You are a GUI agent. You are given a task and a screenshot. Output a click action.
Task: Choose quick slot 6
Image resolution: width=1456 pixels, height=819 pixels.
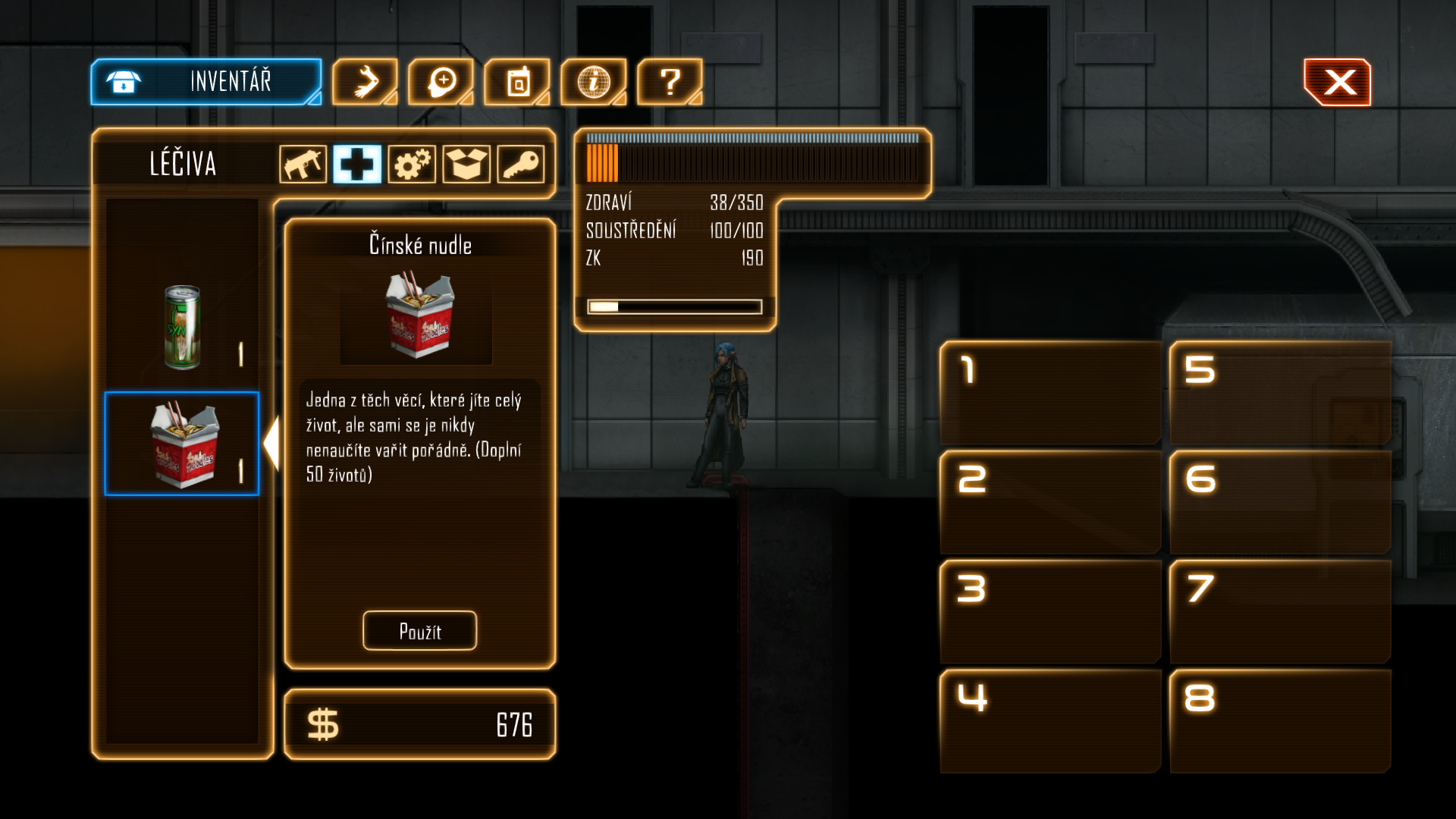point(1280,502)
